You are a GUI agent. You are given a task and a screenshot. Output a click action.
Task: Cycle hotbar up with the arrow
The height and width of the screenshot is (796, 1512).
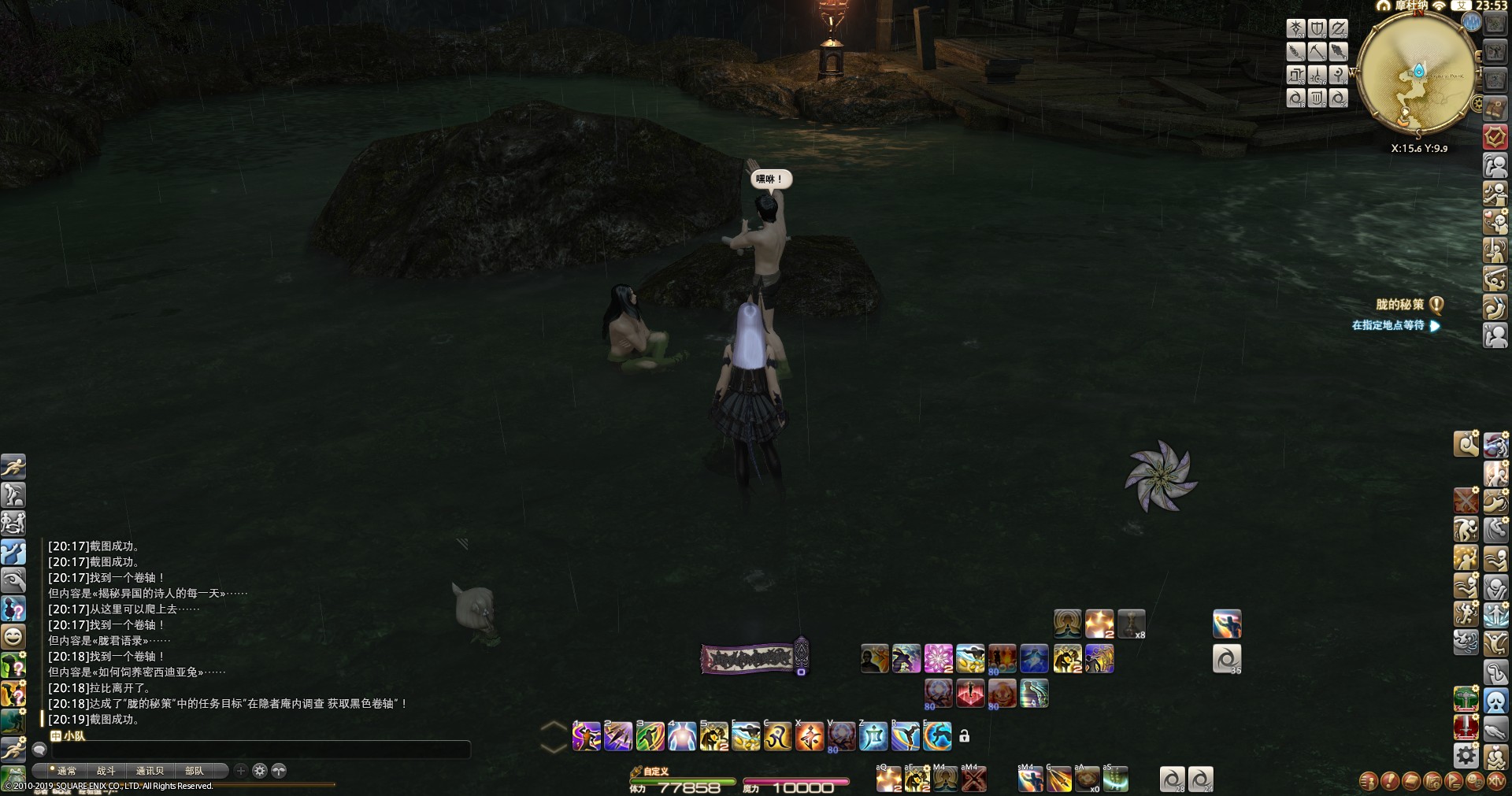pyautogui.click(x=554, y=727)
